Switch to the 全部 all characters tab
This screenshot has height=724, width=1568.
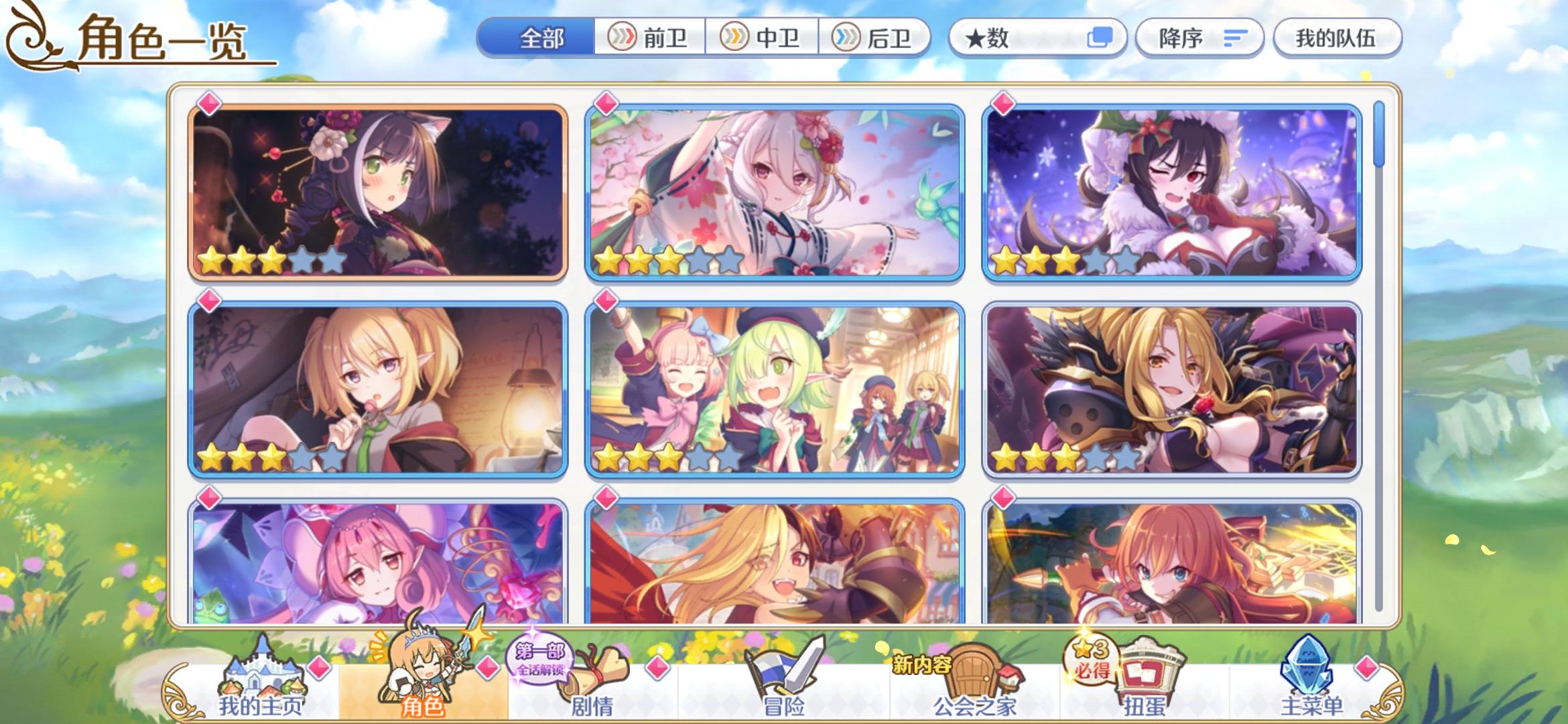pyautogui.click(x=540, y=38)
